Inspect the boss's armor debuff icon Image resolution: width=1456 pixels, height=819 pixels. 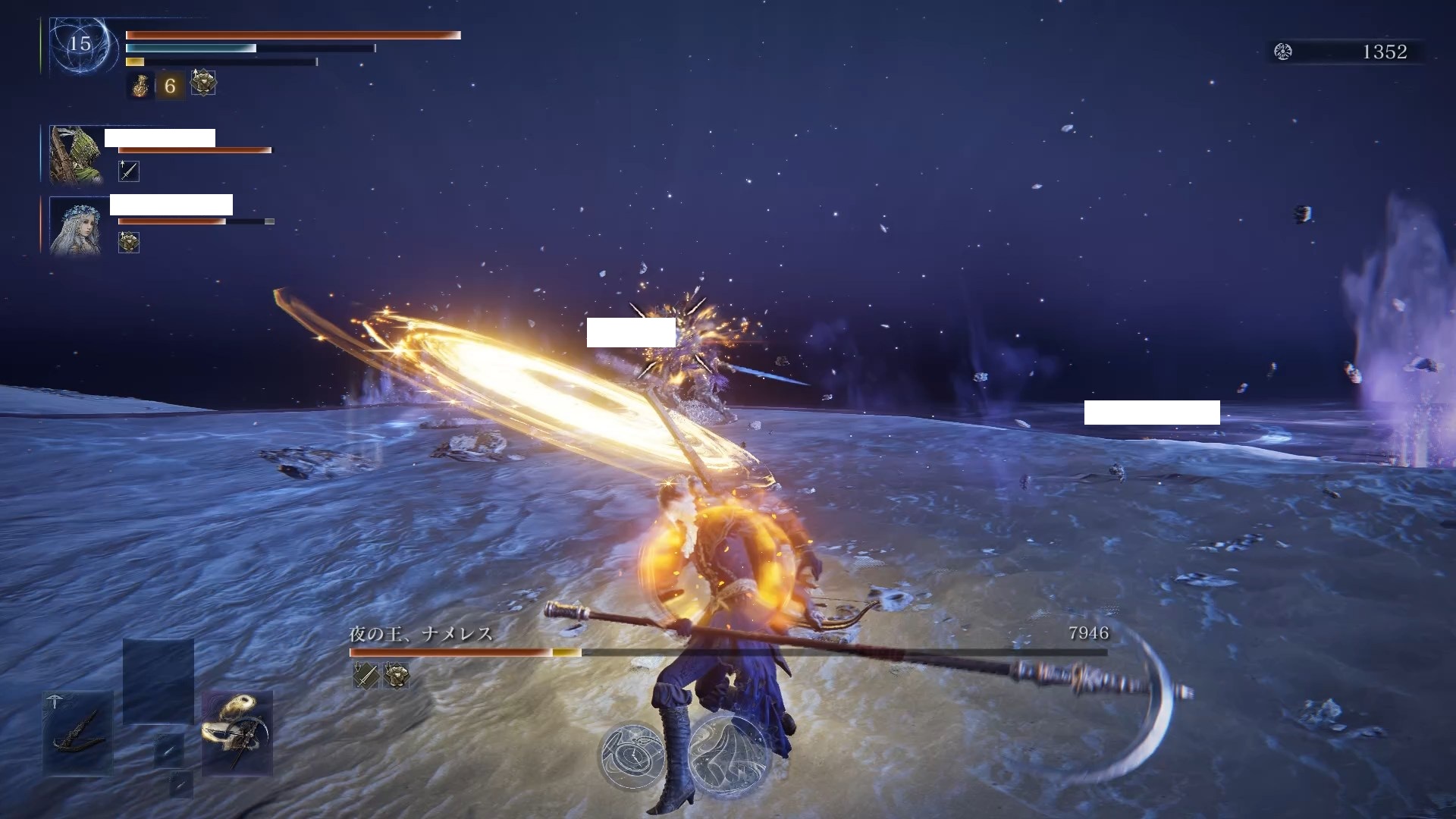click(x=396, y=675)
